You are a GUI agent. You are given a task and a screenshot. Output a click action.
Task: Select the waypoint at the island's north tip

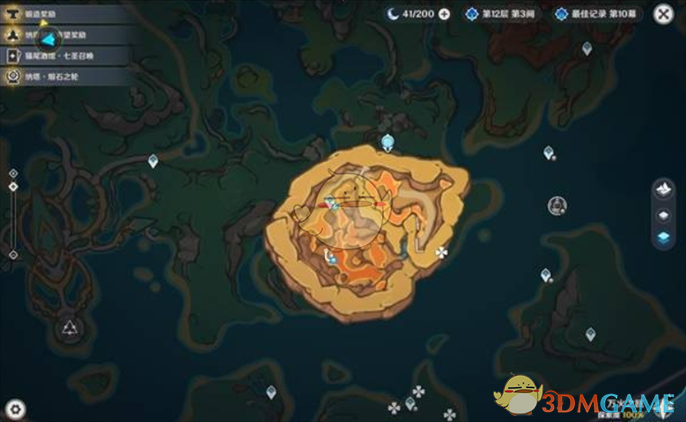tap(387, 142)
